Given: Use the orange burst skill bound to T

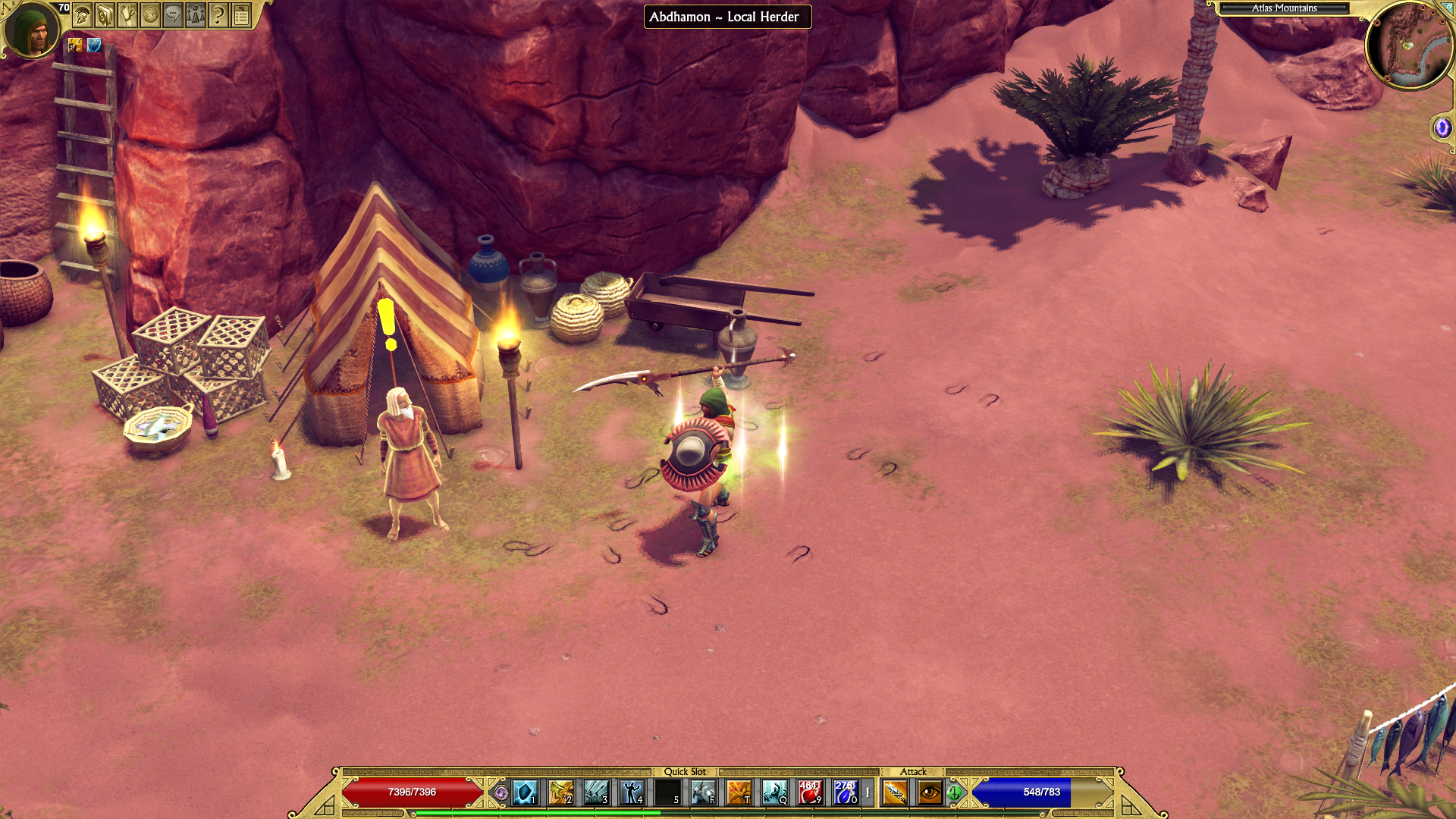Looking at the screenshot, I should click(739, 792).
